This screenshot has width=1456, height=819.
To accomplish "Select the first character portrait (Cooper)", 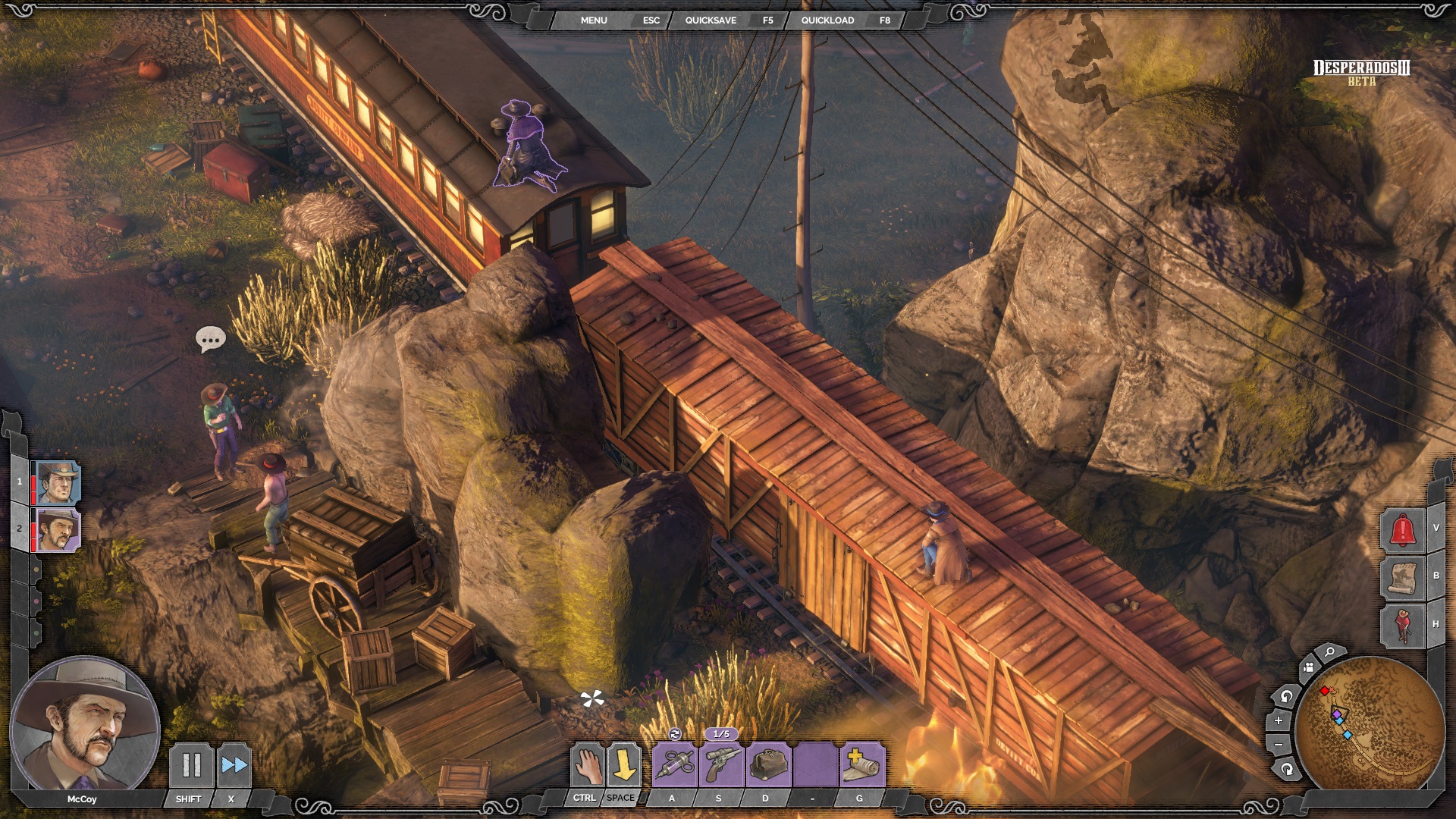I will [58, 482].
